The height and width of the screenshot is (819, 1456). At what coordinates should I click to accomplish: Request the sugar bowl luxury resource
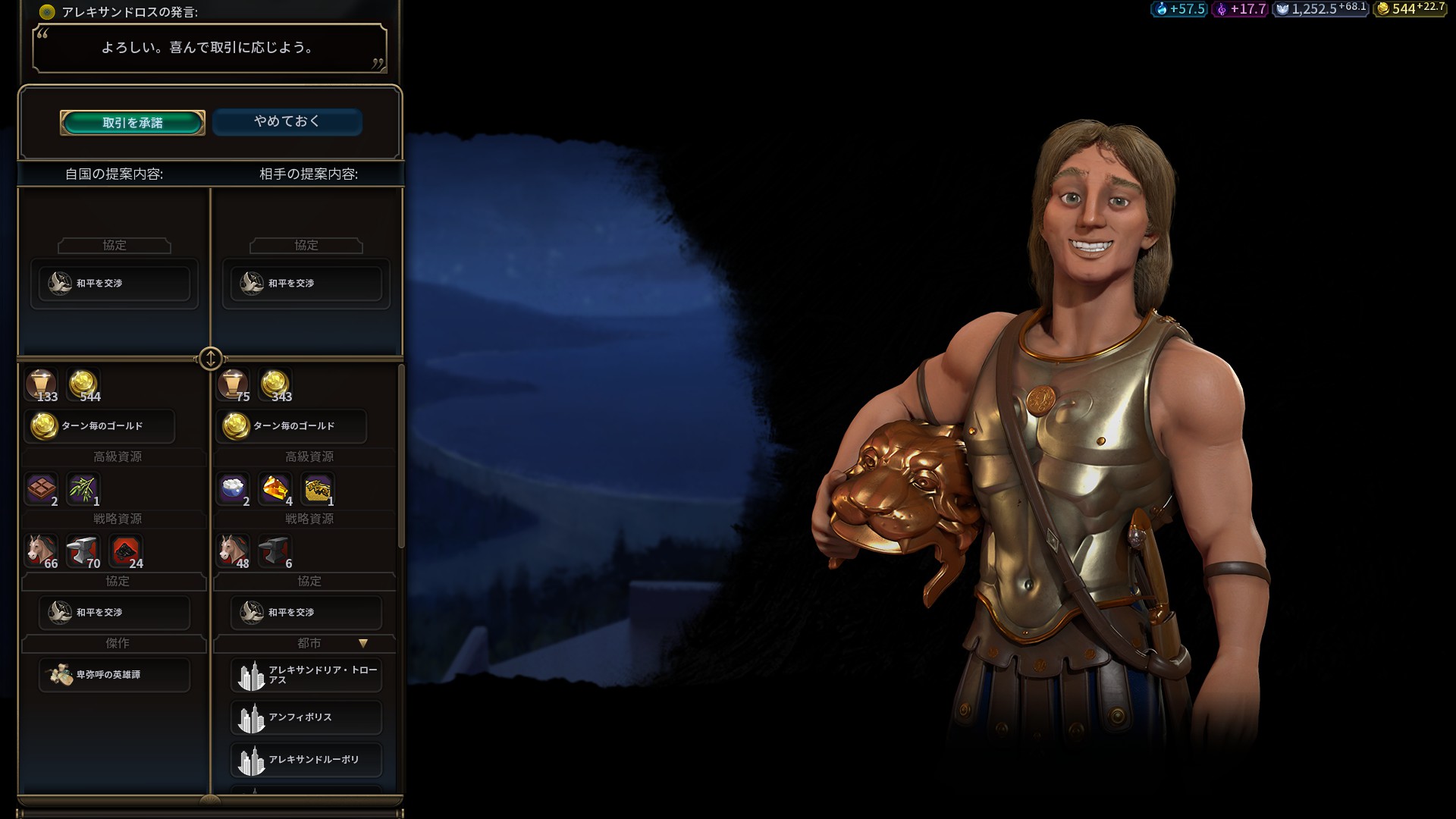[234, 489]
